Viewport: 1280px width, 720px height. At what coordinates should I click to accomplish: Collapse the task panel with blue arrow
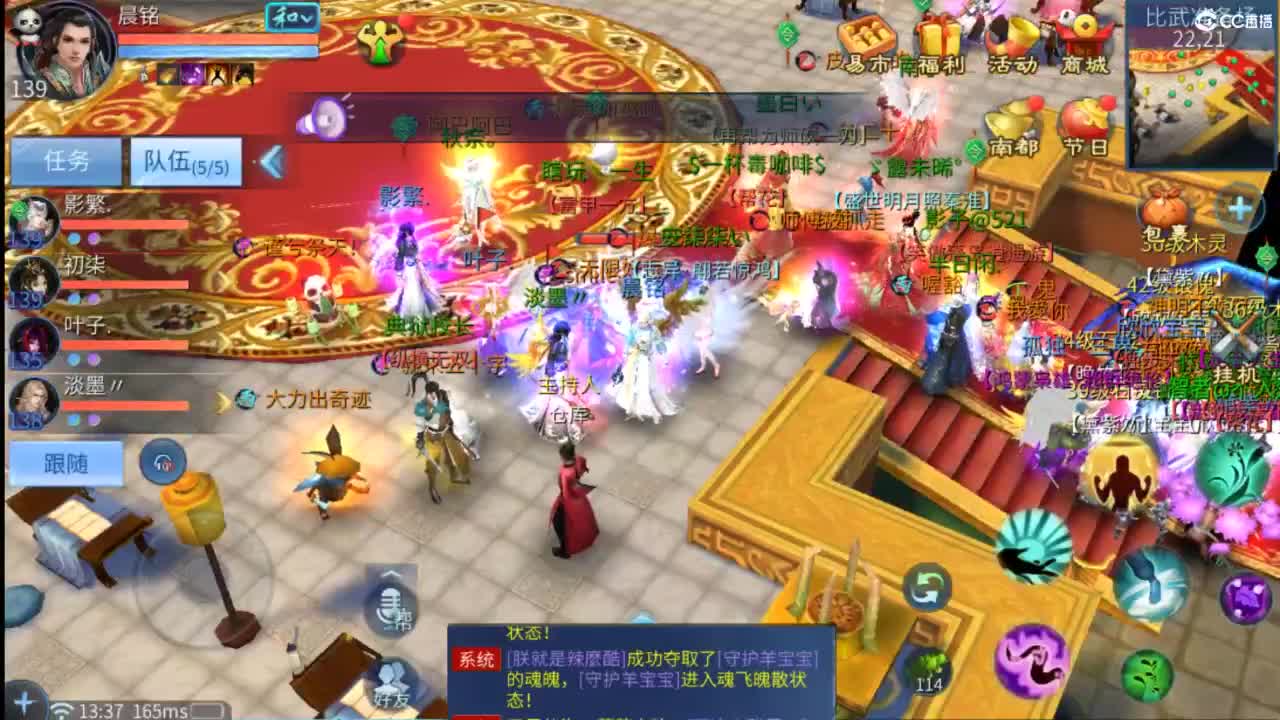point(268,160)
